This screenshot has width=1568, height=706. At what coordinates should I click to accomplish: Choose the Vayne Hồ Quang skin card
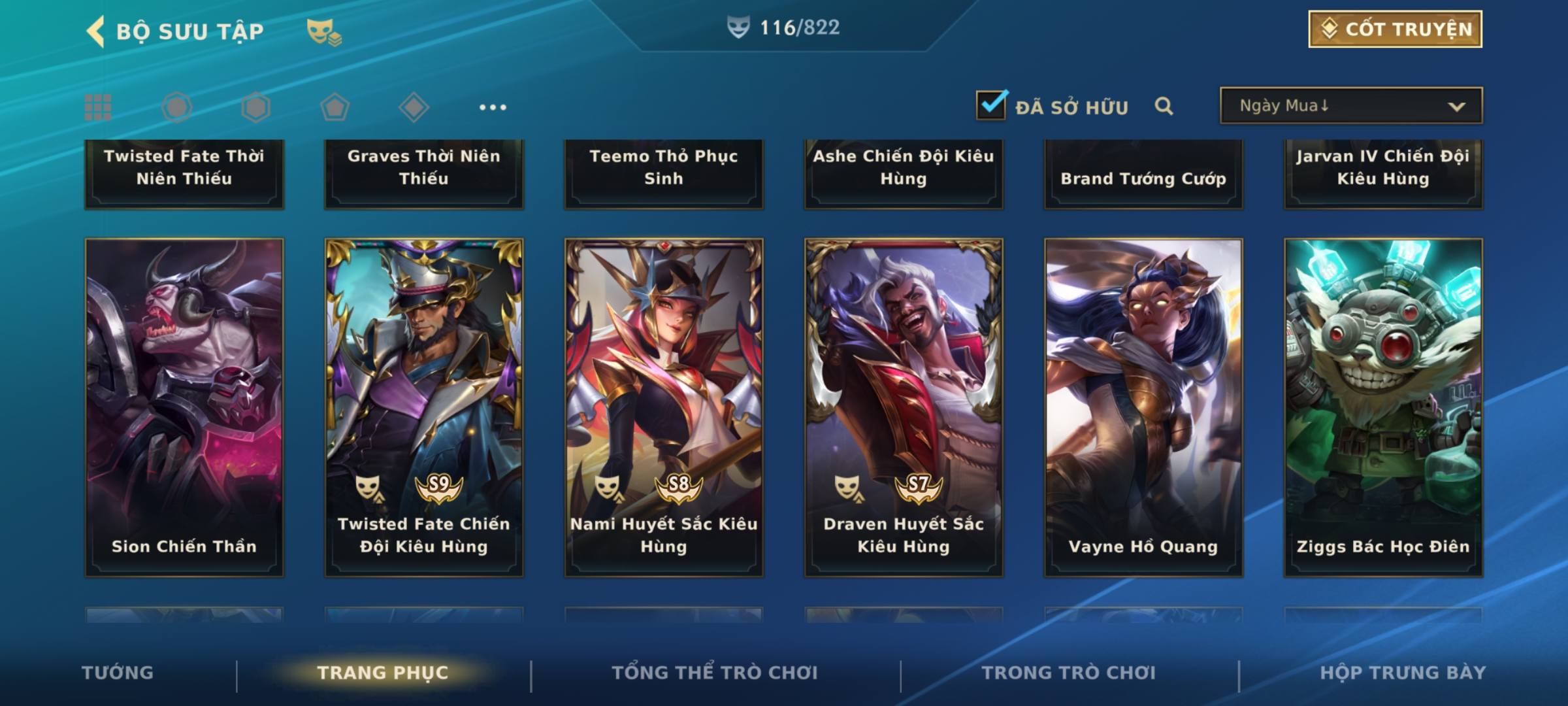pos(1143,407)
